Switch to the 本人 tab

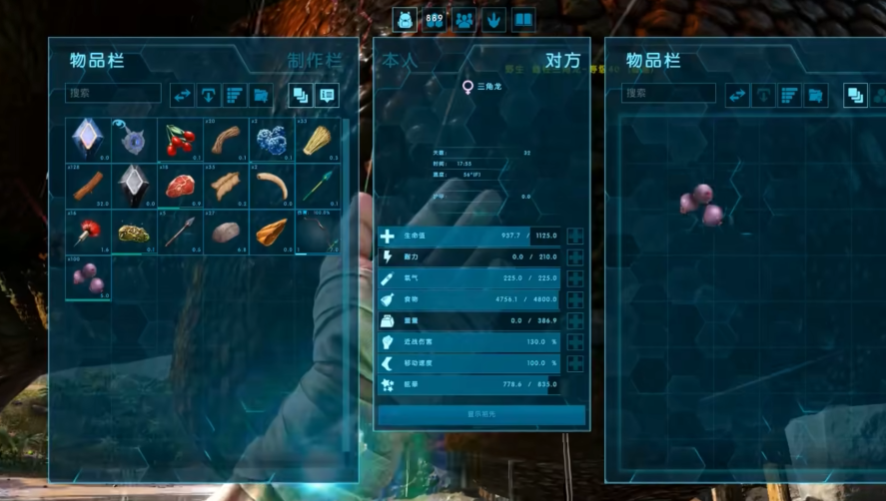pyautogui.click(x=397, y=60)
